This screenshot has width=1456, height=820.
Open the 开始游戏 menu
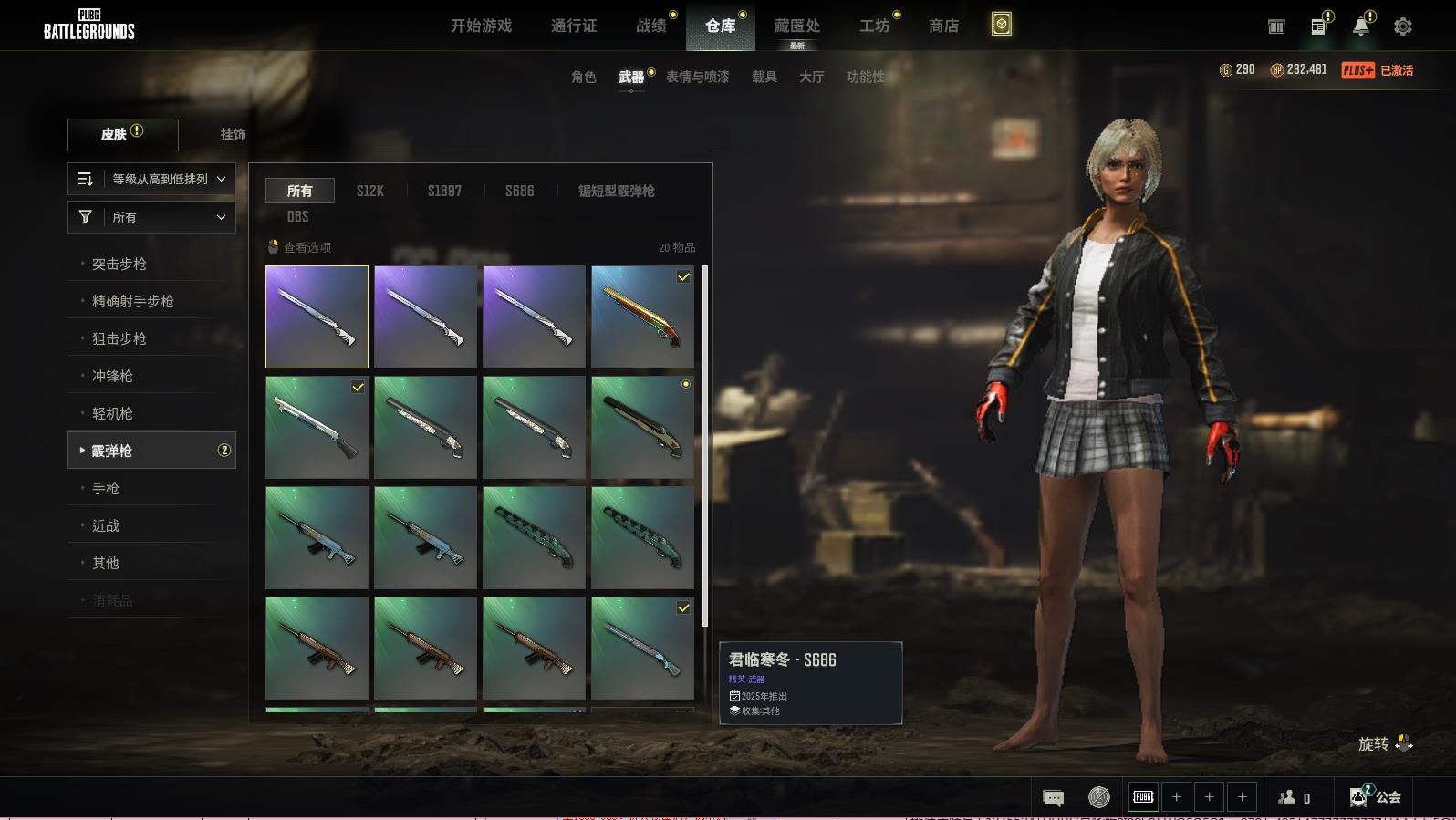coord(481,26)
